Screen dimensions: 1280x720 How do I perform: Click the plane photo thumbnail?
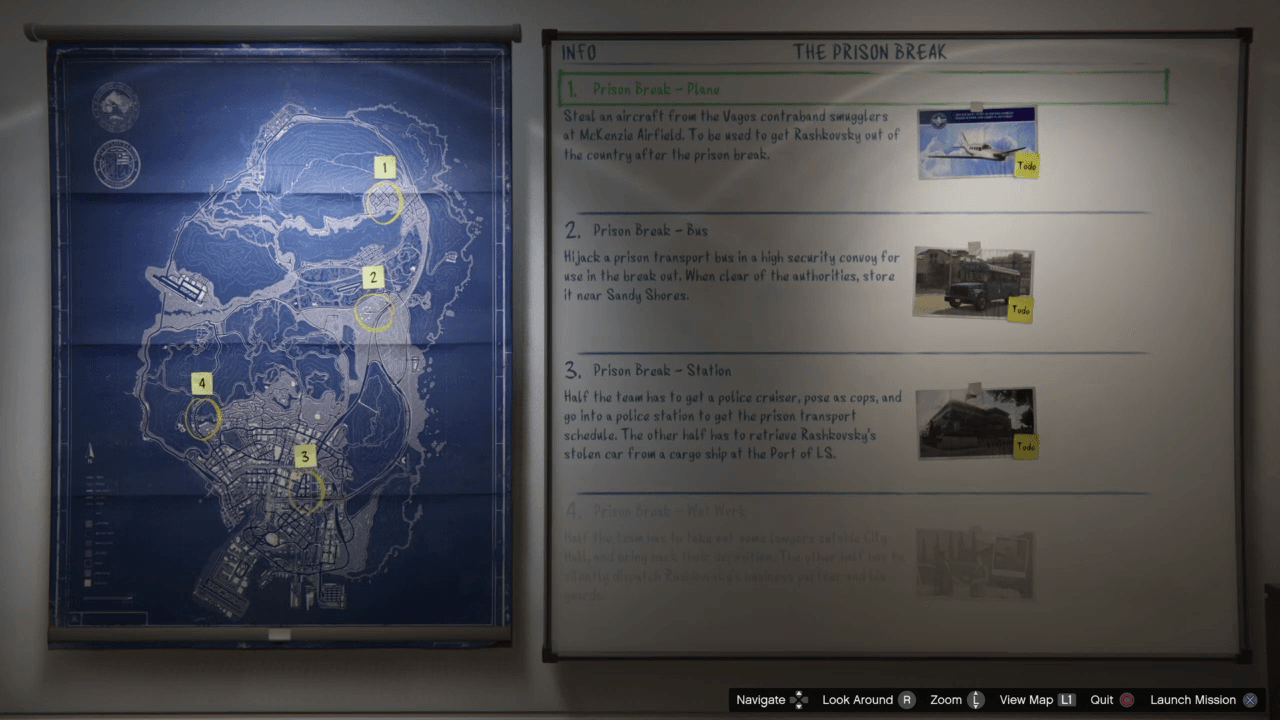pyautogui.click(x=976, y=142)
